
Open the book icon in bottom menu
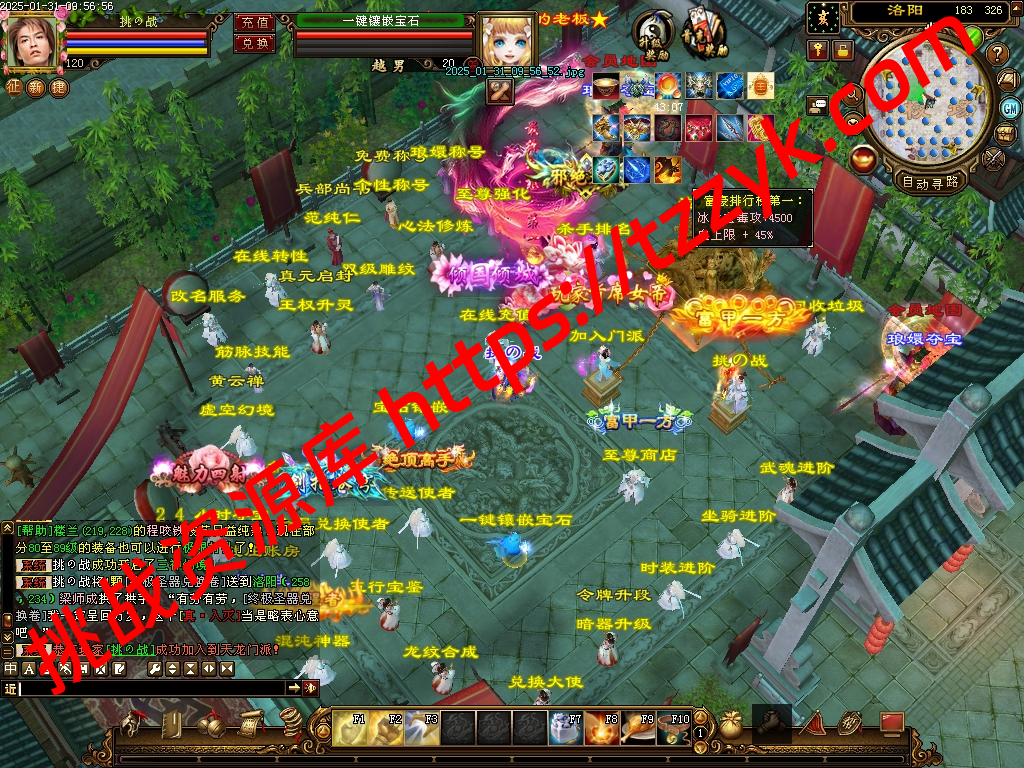click(171, 725)
